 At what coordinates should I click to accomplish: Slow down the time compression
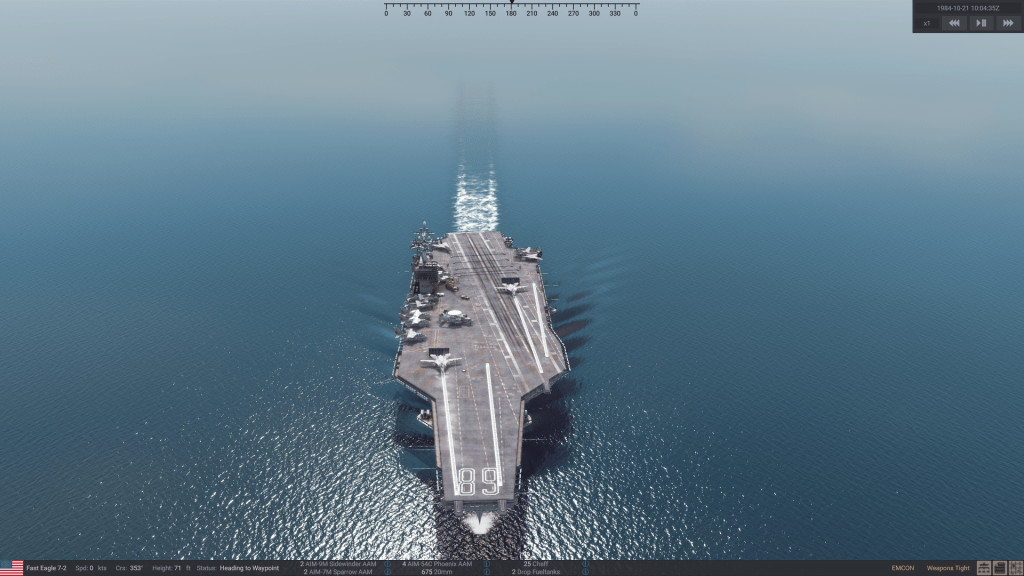point(954,23)
